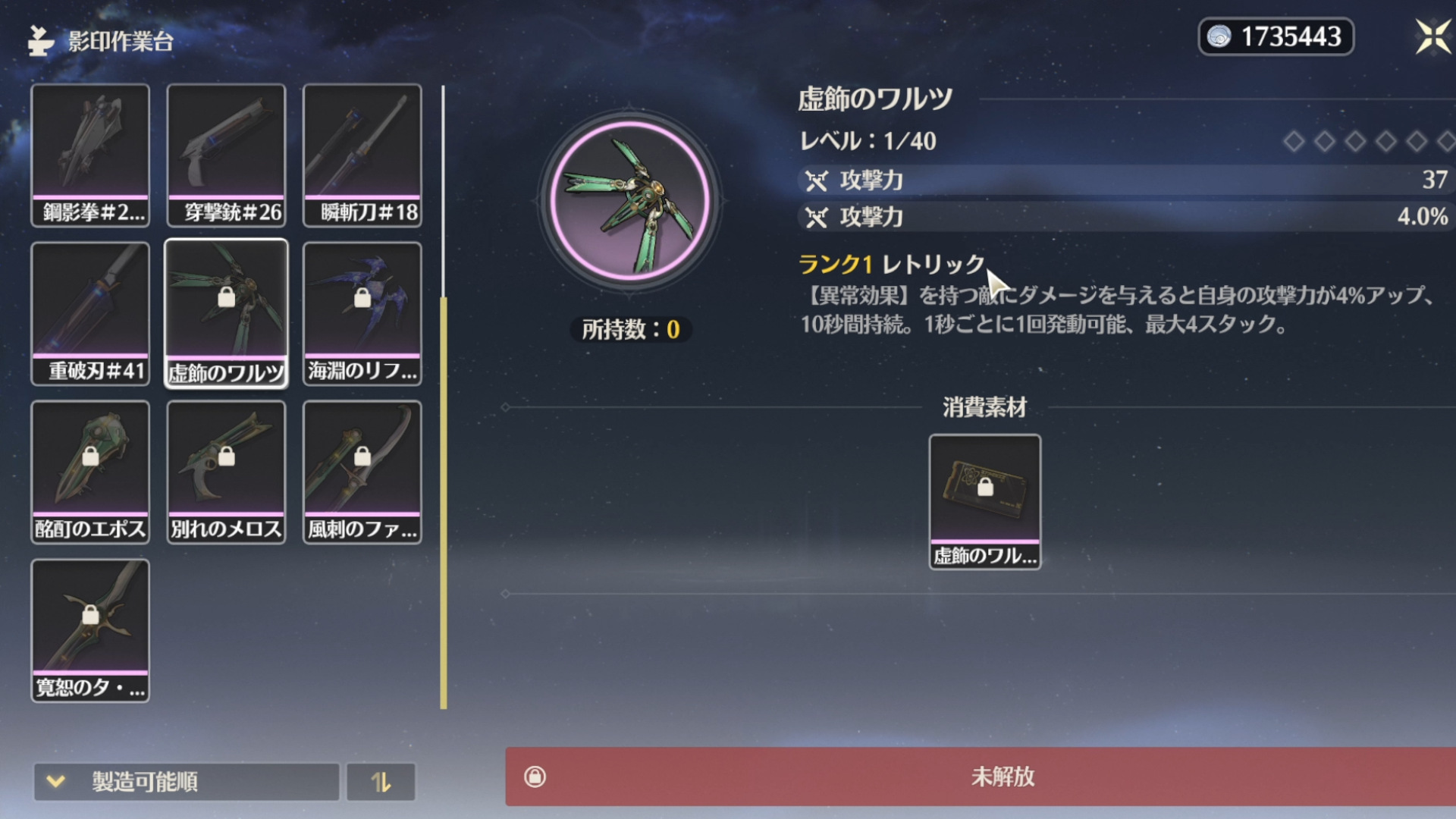Close the 影印作業台 screen
This screenshot has width=1456, height=819.
tap(1432, 36)
